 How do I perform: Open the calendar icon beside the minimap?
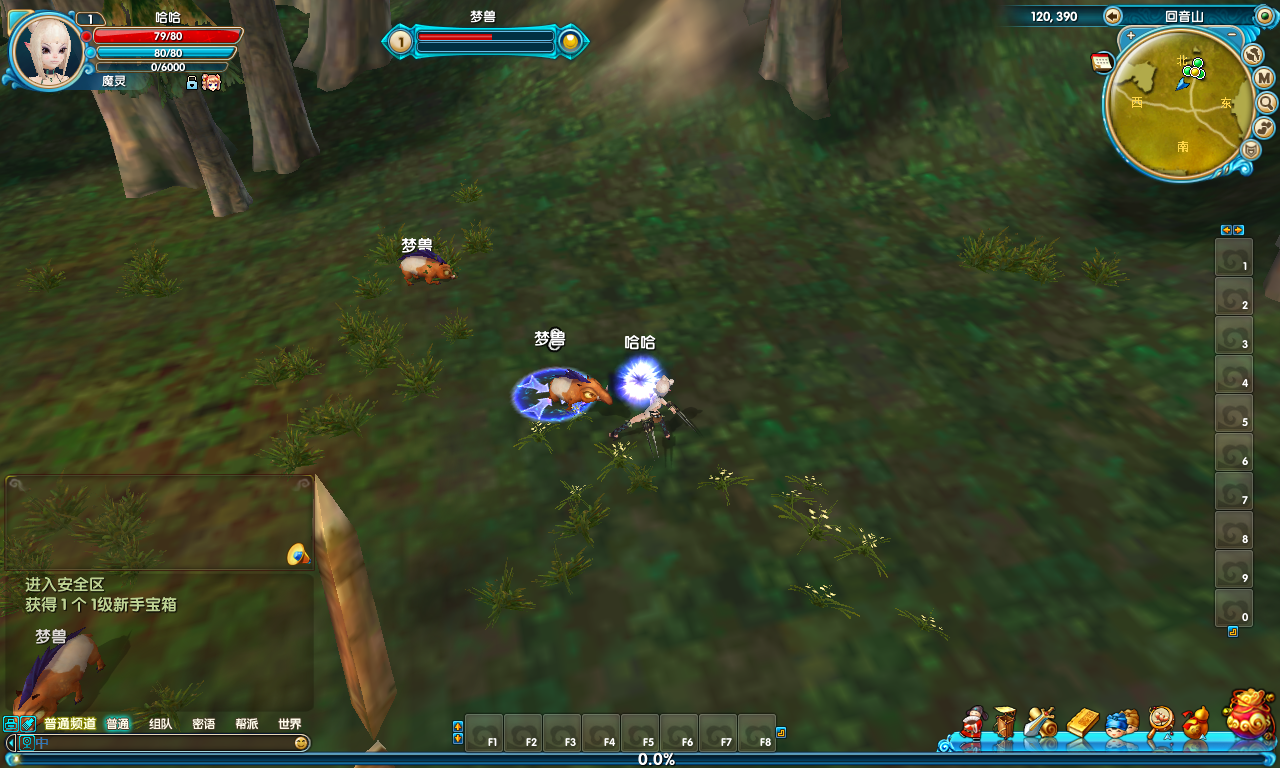coord(1102,63)
